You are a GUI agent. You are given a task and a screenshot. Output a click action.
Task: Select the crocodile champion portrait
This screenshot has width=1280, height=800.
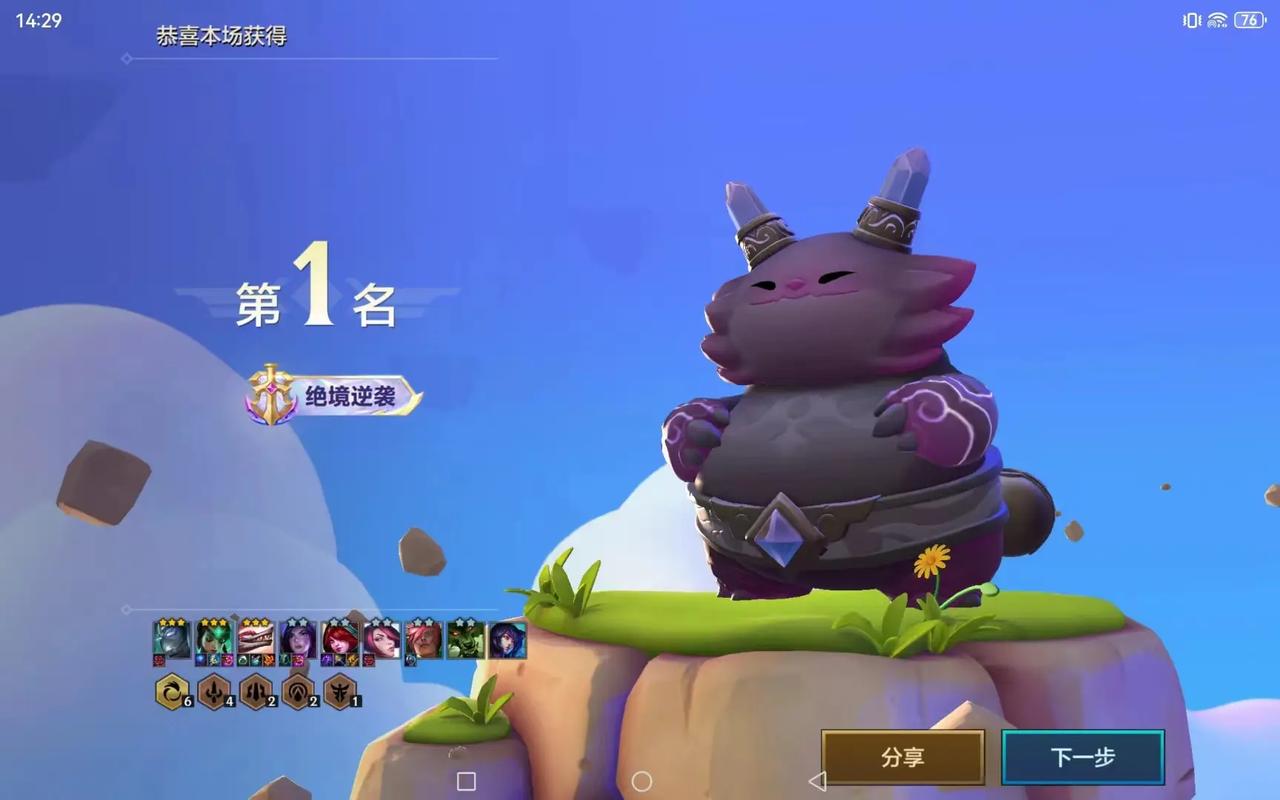tap(256, 639)
